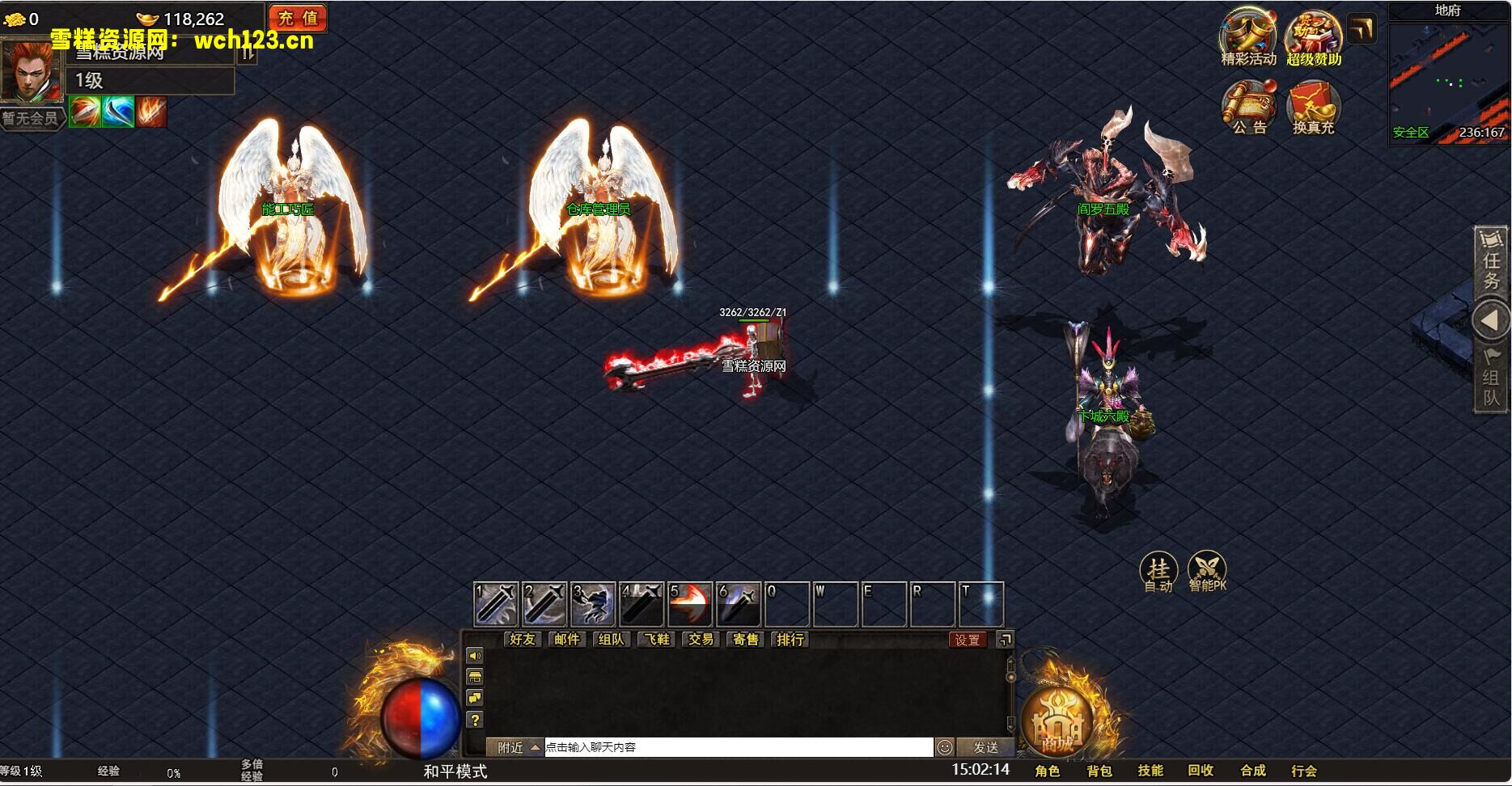Open the 精彩活动 events icon
Image resolution: width=1512 pixels, height=786 pixels.
pyautogui.click(x=1247, y=36)
